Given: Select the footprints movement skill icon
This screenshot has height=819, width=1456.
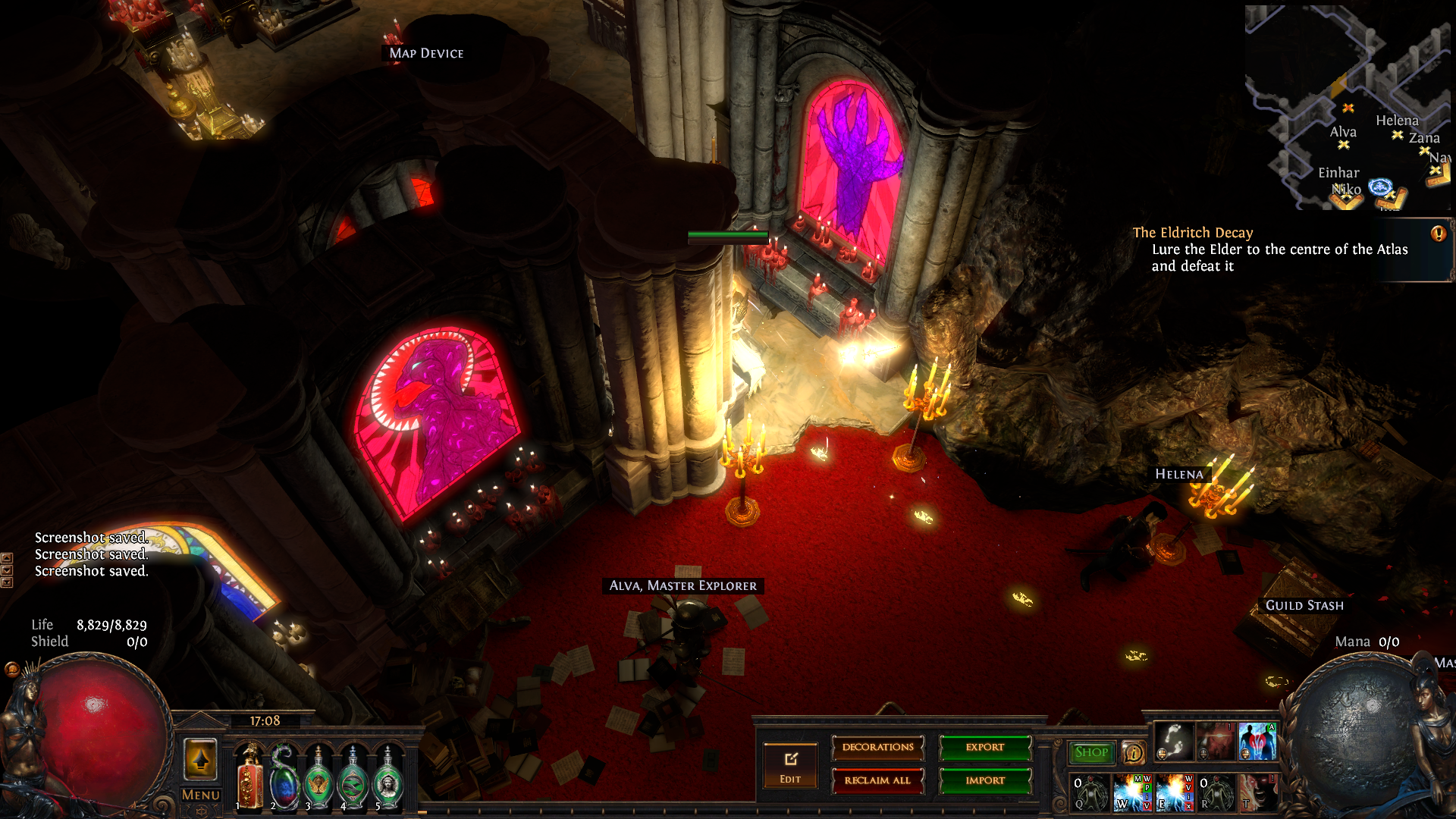Looking at the screenshot, I should [x=1174, y=742].
